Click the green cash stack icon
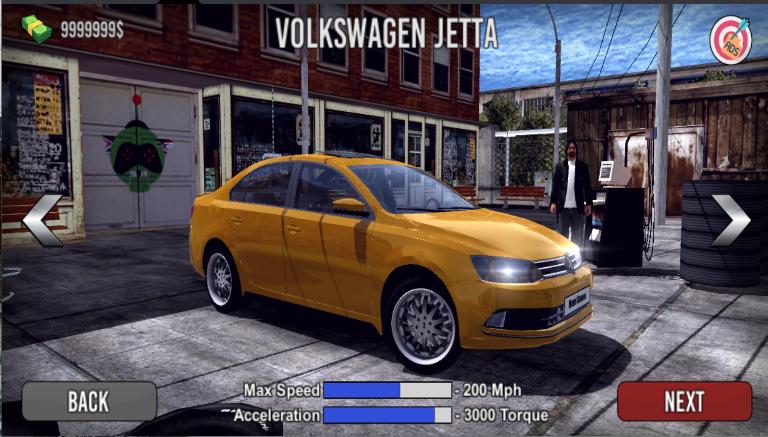 tap(37, 28)
